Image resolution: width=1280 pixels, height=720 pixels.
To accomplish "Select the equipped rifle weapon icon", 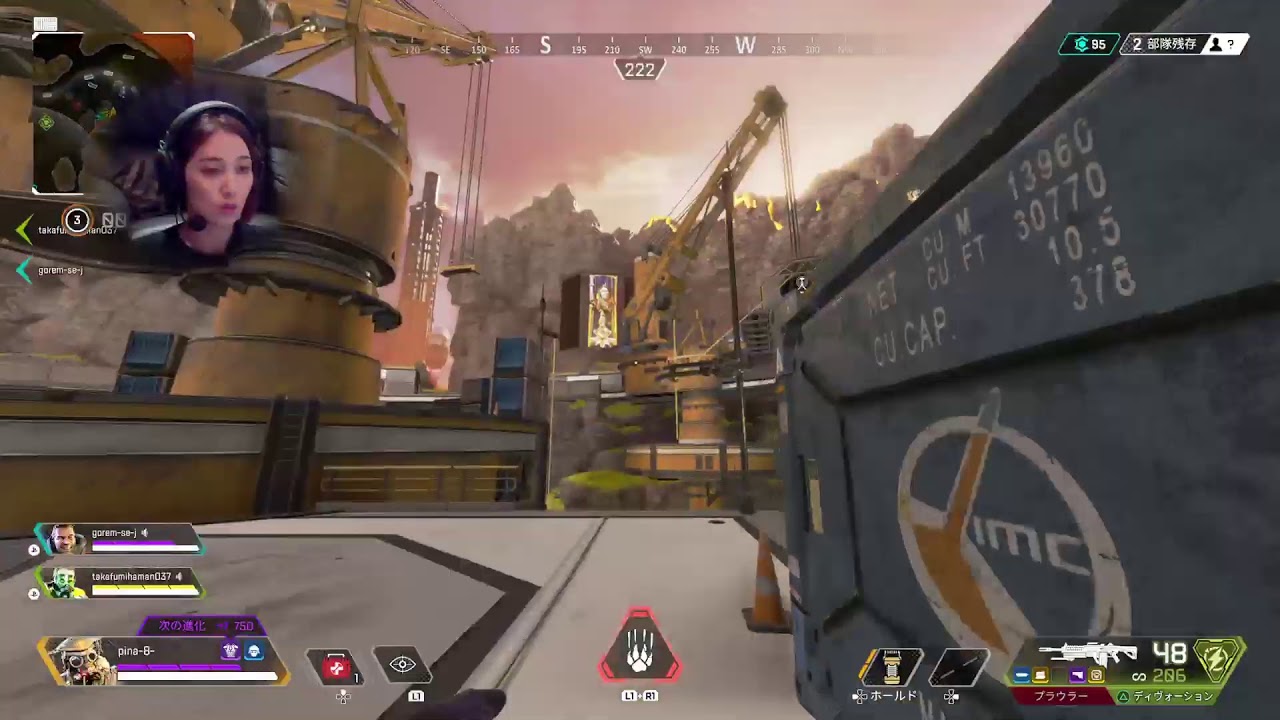I will click(x=1087, y=654).
